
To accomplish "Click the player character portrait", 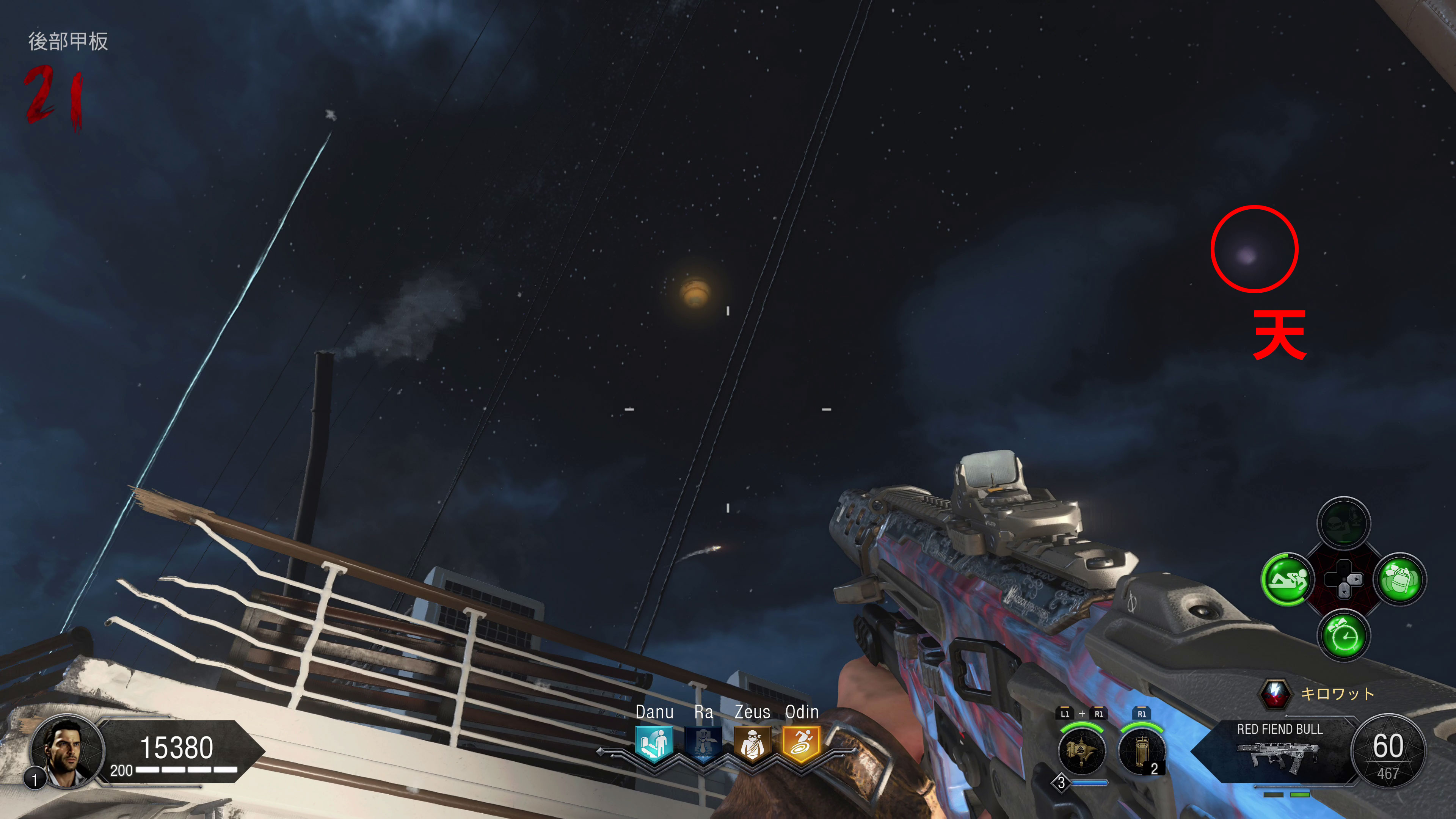I will pyautogui.click(x=67, y=750).
